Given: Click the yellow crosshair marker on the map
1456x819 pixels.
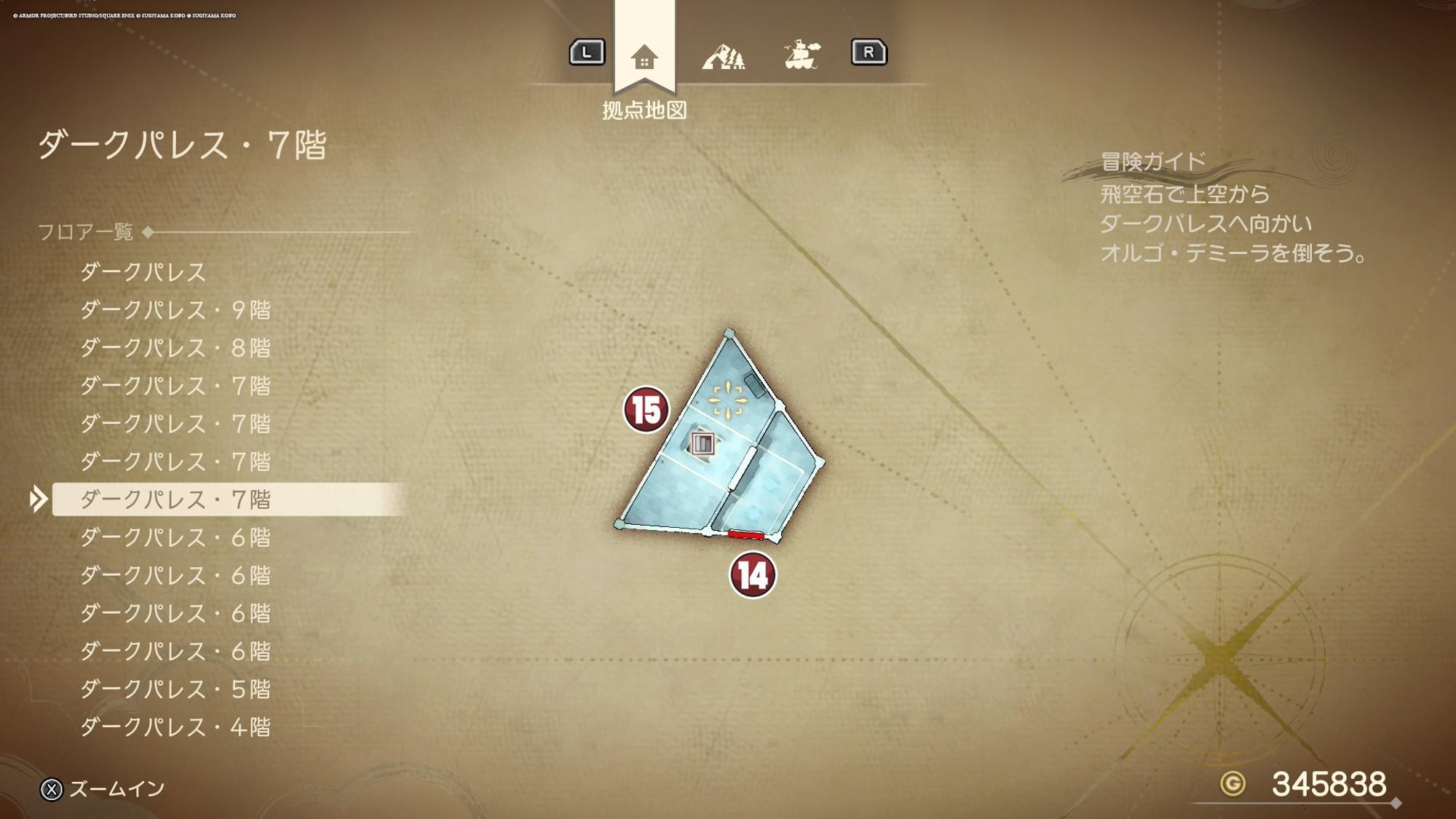Looking at the screenshot, I should coord(727,400).
